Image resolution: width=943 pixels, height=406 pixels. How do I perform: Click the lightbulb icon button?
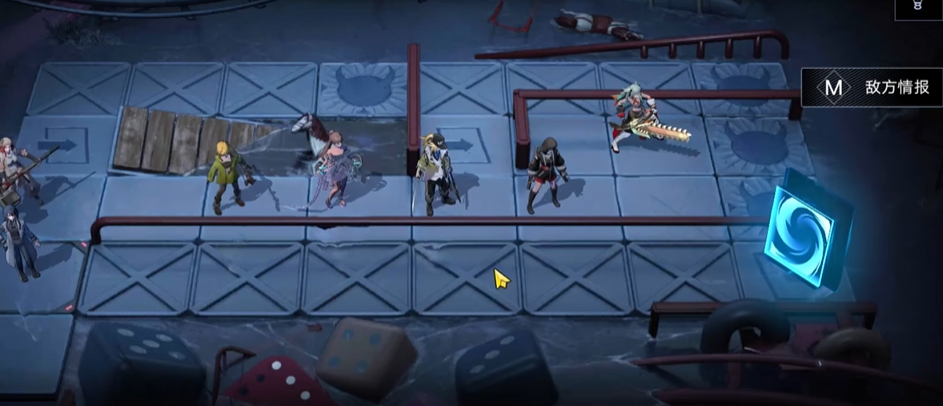pos(916,8)
